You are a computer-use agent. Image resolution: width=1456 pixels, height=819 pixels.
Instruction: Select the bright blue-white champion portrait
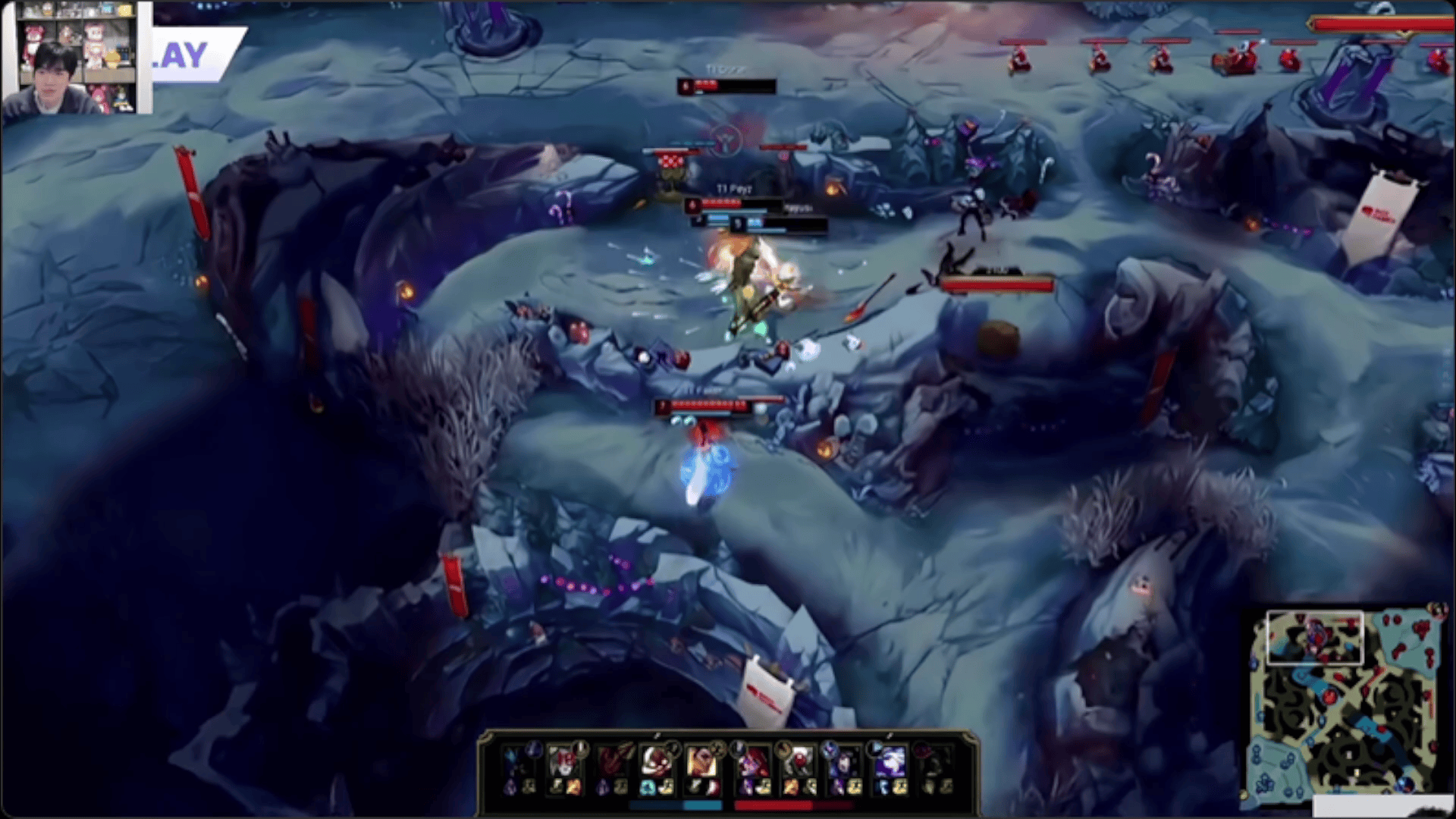click(x=890, y=759)
